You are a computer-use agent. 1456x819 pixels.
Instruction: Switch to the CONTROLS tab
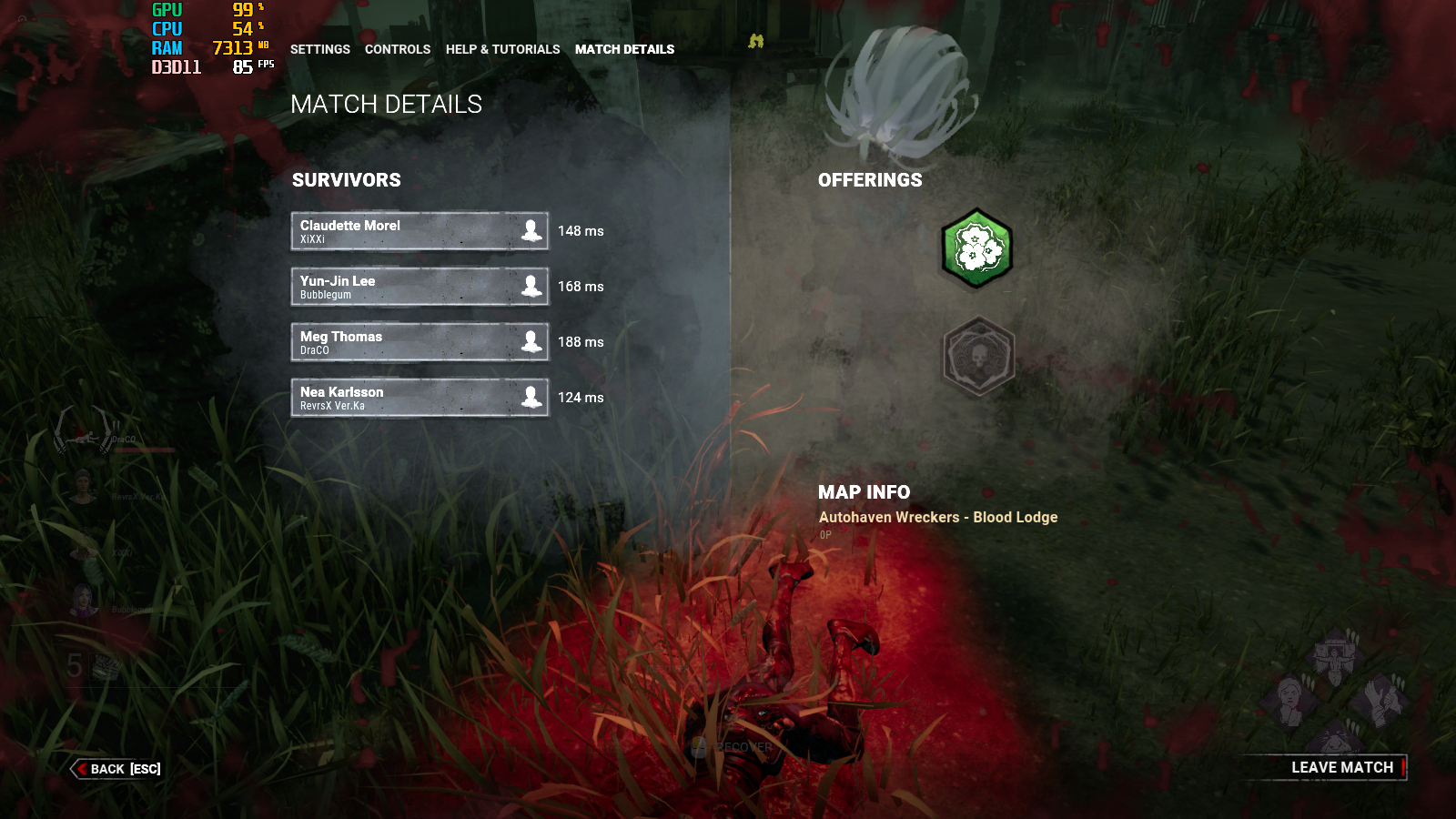coord(398,49)
